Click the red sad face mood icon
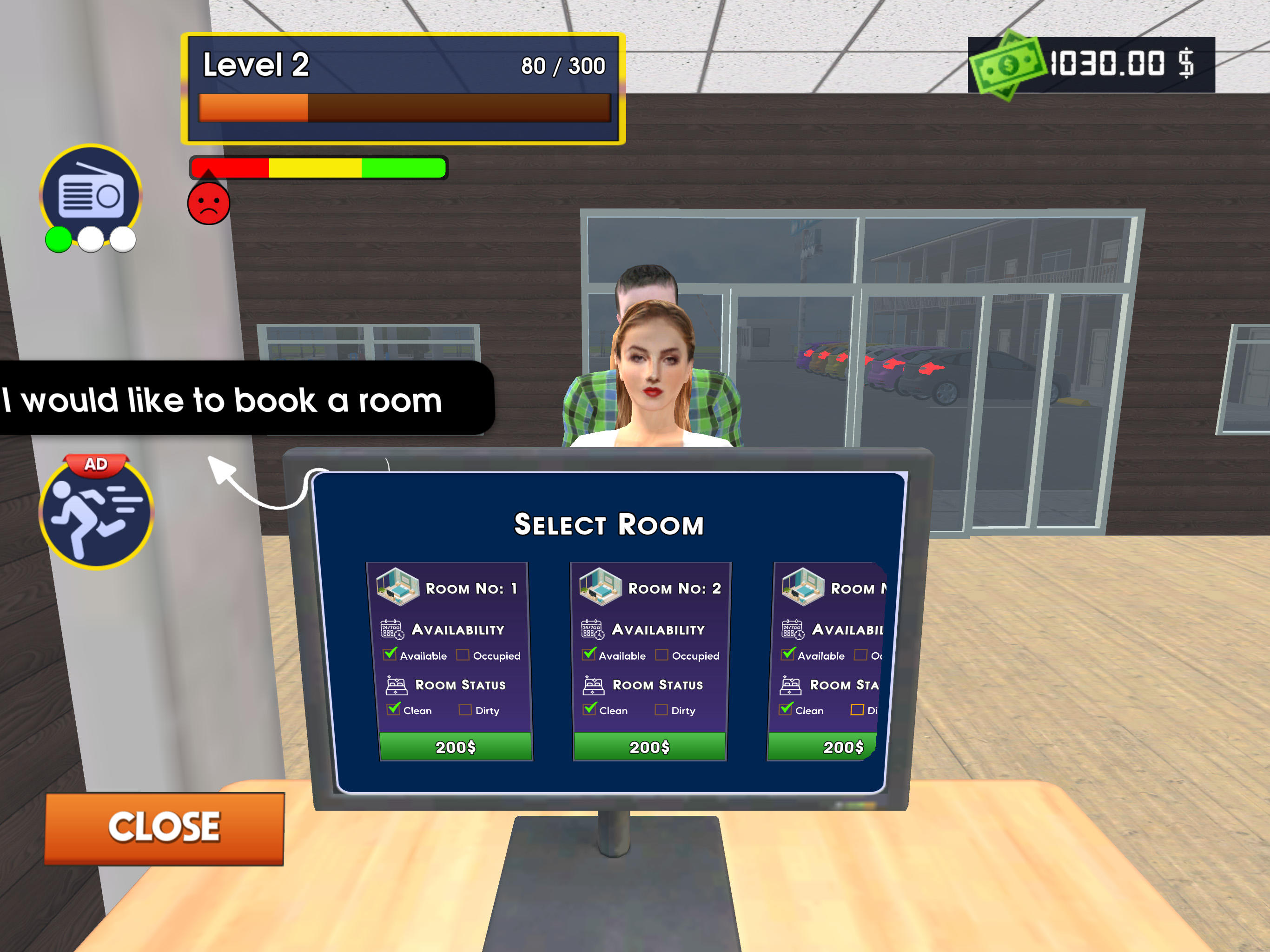The image size is (1270, 952). click(x=208, y=205)
